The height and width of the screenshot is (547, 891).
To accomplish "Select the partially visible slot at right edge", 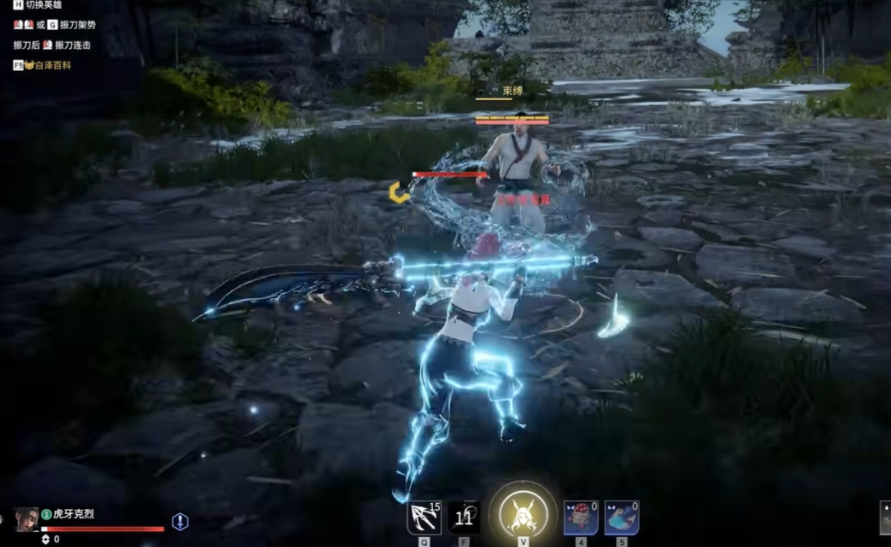I will tap(886, 517).
